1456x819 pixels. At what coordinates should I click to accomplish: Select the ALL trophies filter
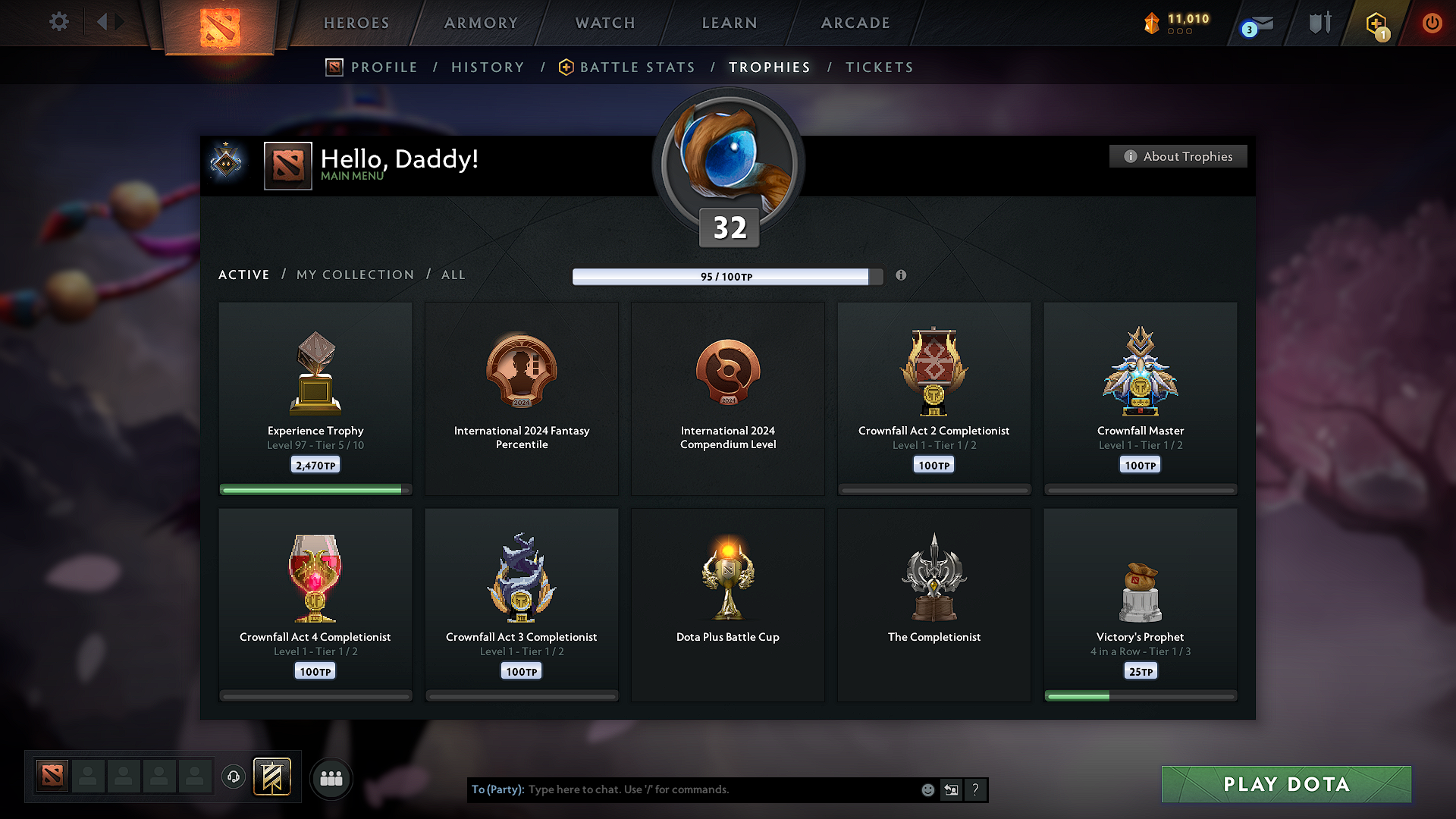point(453,275)
